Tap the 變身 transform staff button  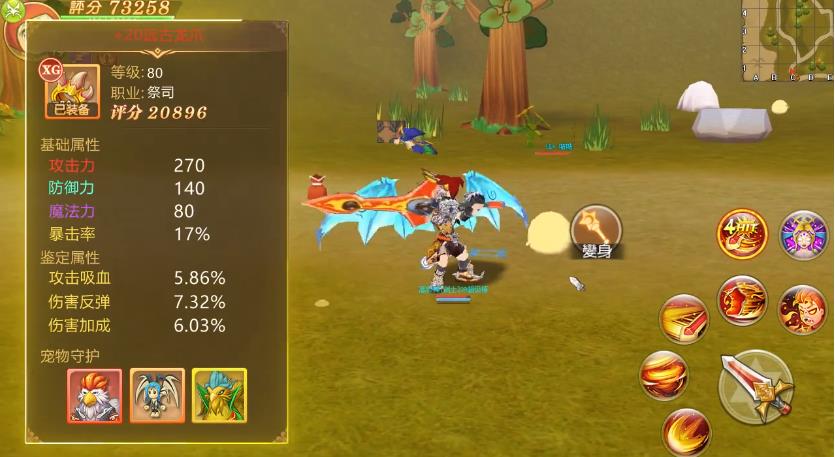pyautogui.click(x=595, y=231)
